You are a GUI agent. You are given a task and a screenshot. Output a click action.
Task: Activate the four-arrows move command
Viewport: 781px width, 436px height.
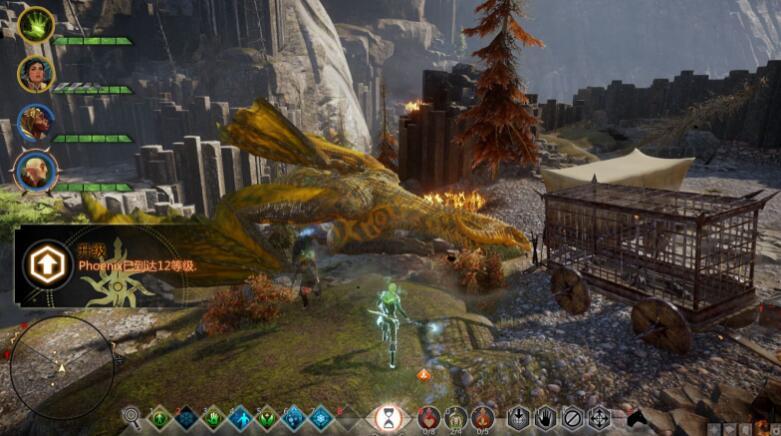tap(599, 417)
